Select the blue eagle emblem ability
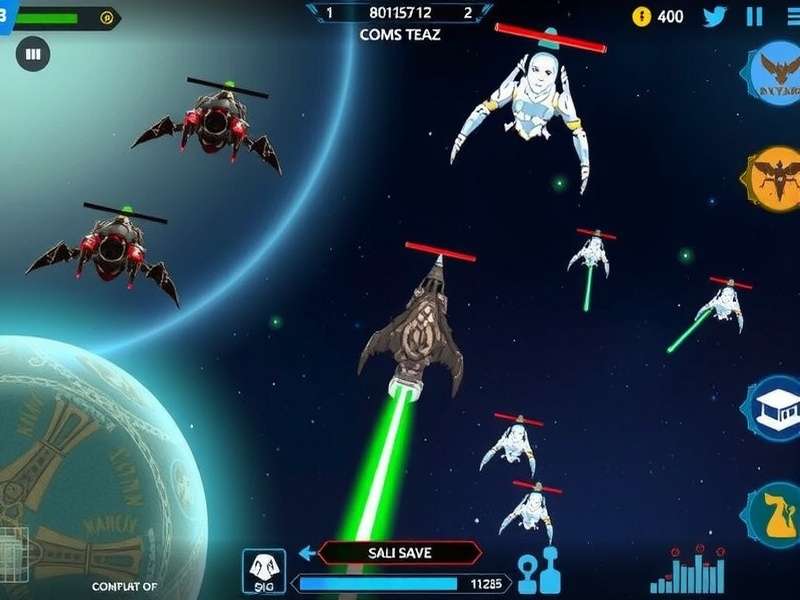This screenshot has width=800, height=600. 779,71
